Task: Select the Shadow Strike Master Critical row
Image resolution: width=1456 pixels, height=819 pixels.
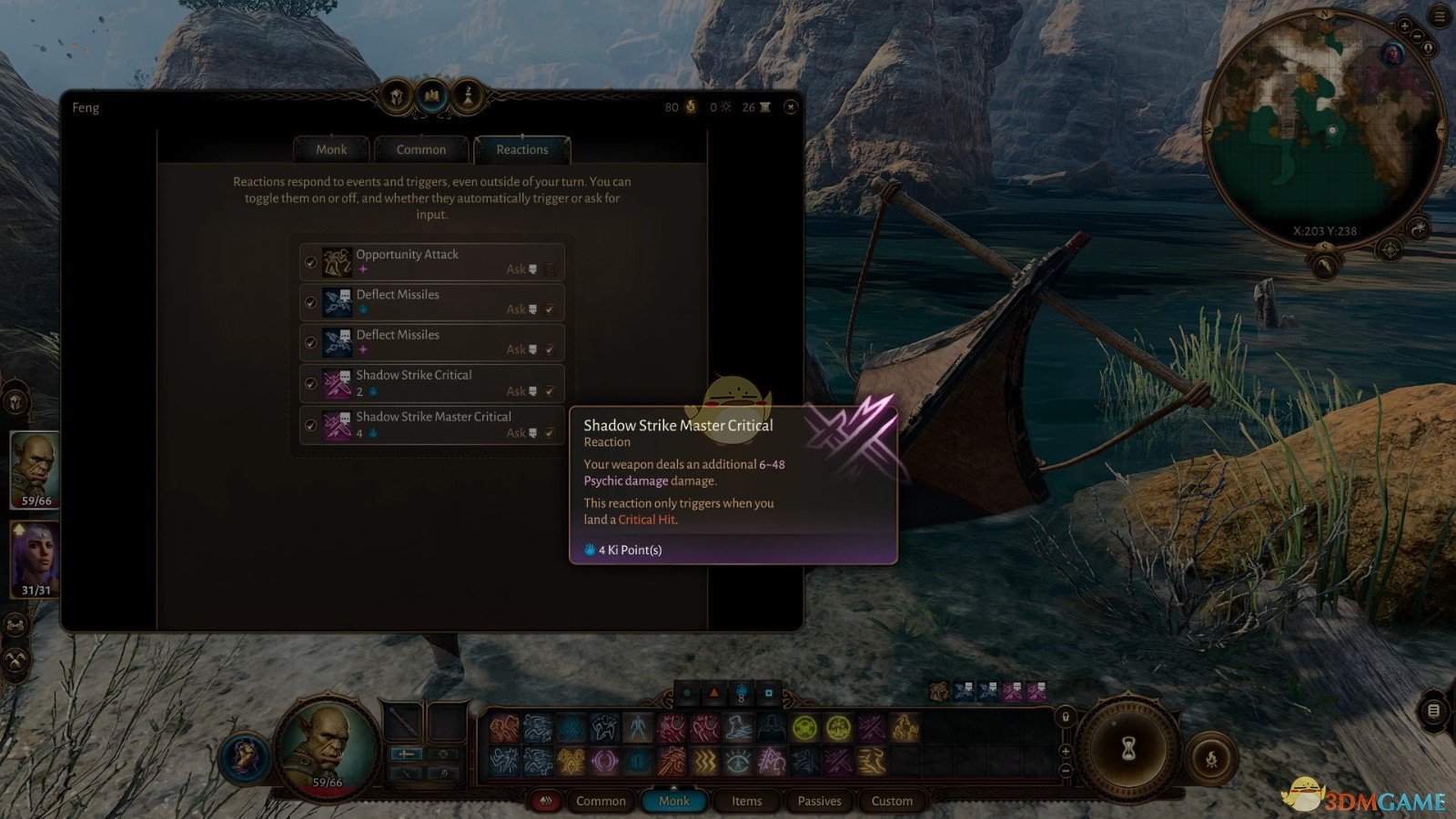Action: 433,425
